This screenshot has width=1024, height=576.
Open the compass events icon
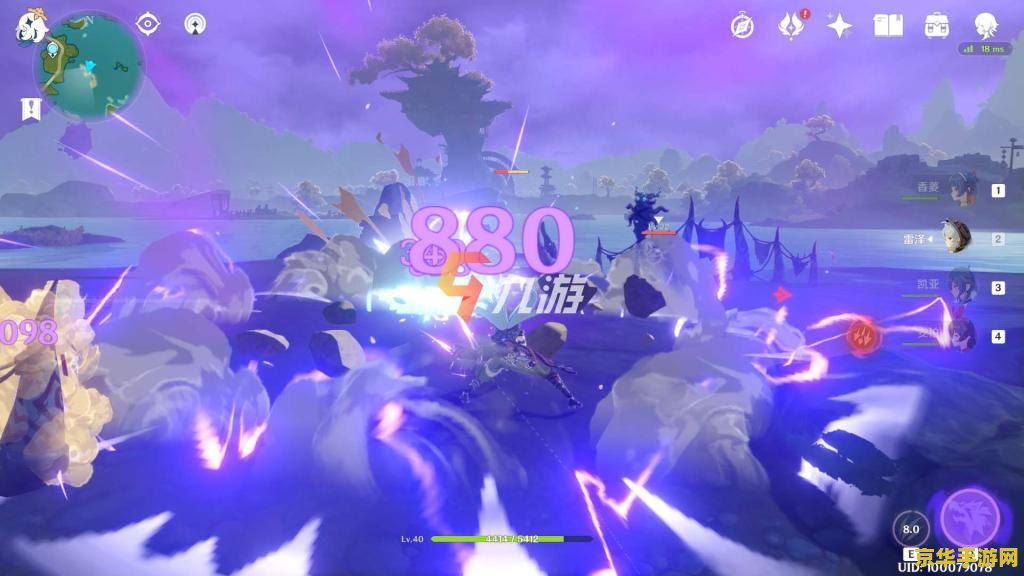click(x=742, y=26)
